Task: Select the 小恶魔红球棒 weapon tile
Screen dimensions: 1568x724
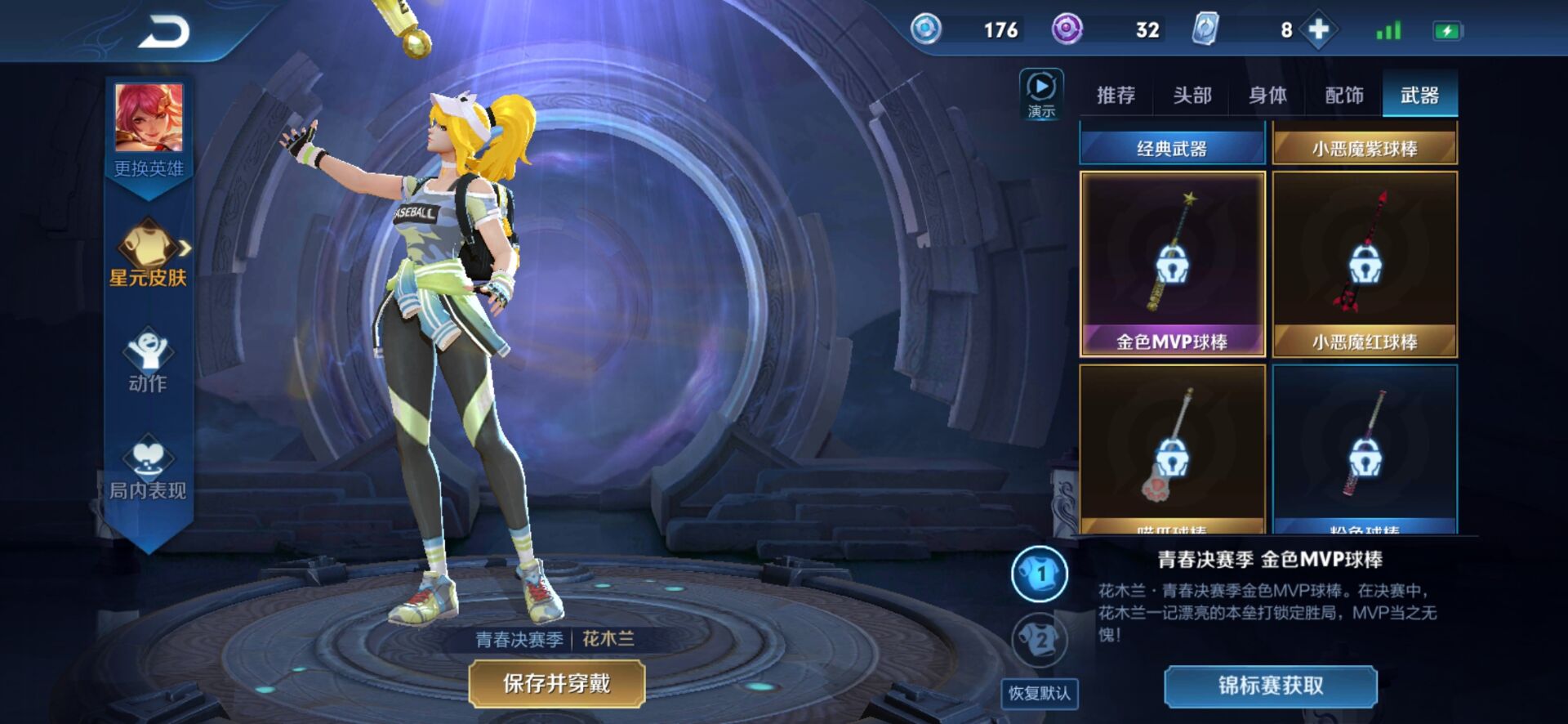Action: pos(1365,263)
